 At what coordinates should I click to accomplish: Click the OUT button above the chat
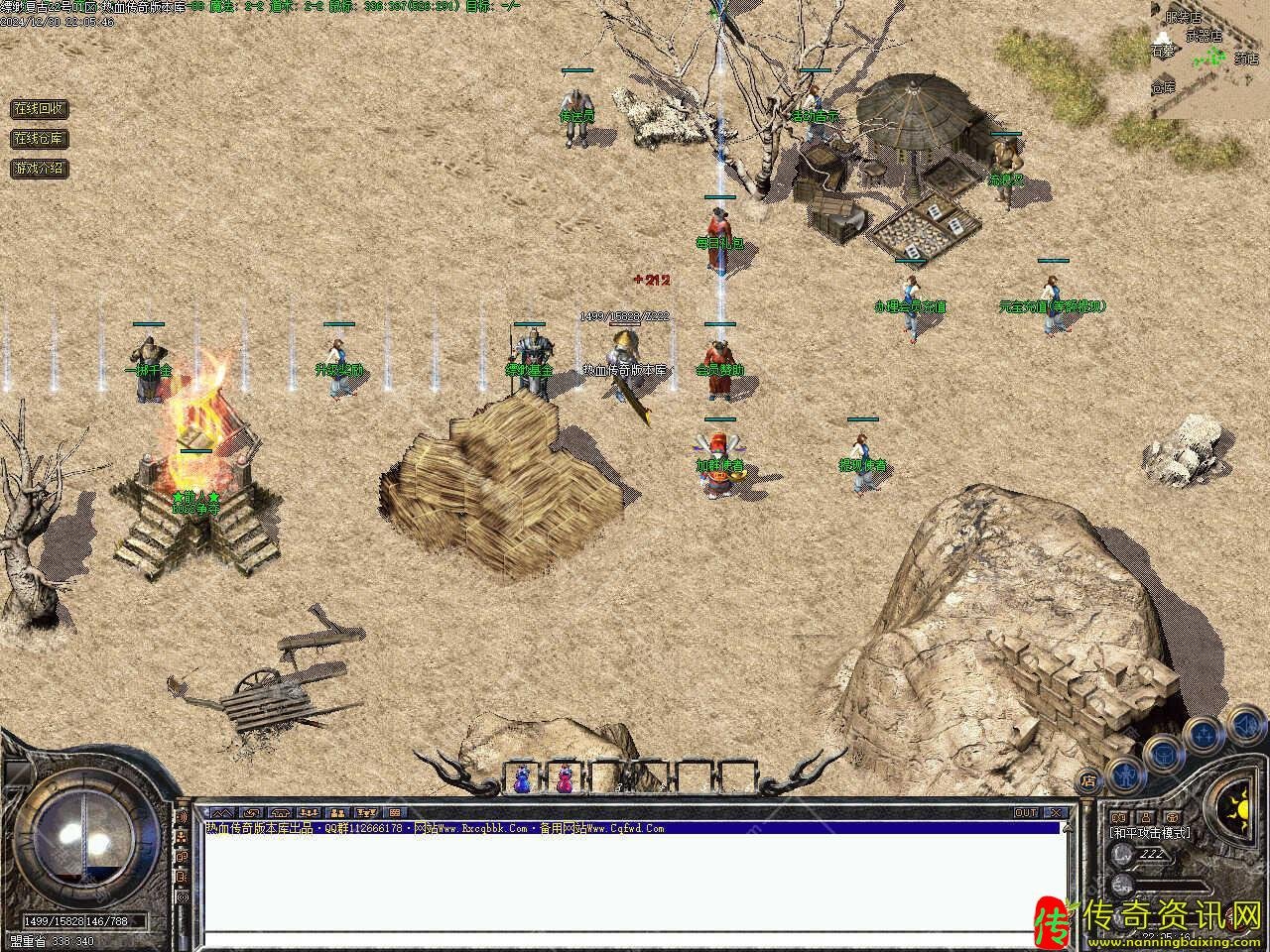pos(1026,813)
